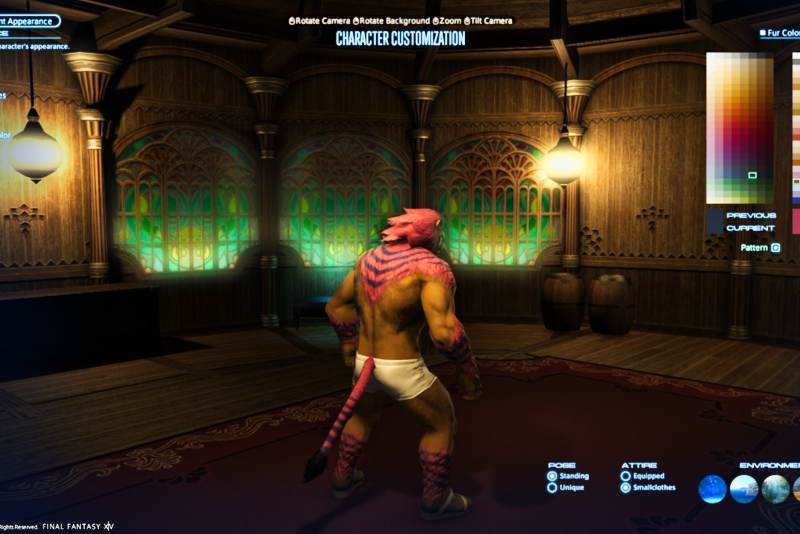Image resolution: width=800 pixels, height=534 pixels.
Task: Select the Fur Colour tab header
Action: click(x=780, y=33)
